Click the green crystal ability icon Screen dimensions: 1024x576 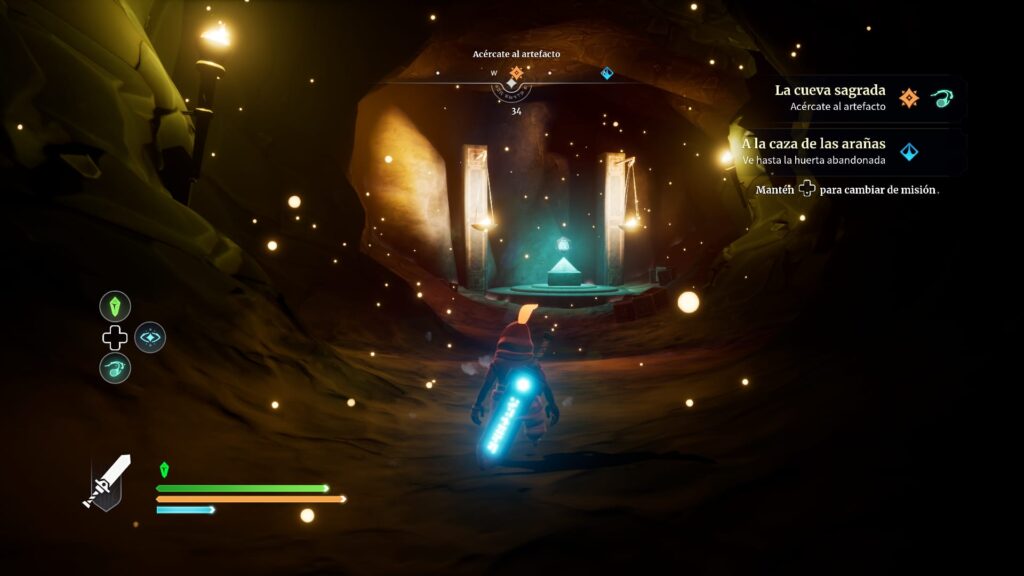click(x=115, y=306)
